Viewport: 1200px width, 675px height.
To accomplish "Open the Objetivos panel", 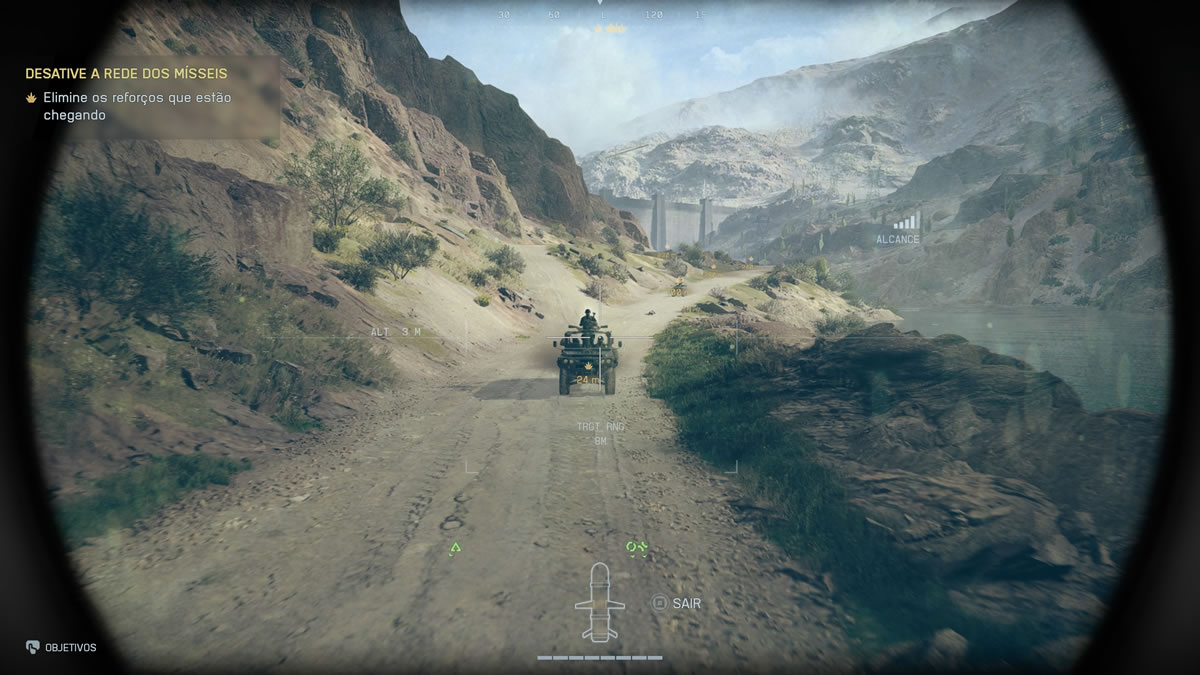I will tap(62, 647).
